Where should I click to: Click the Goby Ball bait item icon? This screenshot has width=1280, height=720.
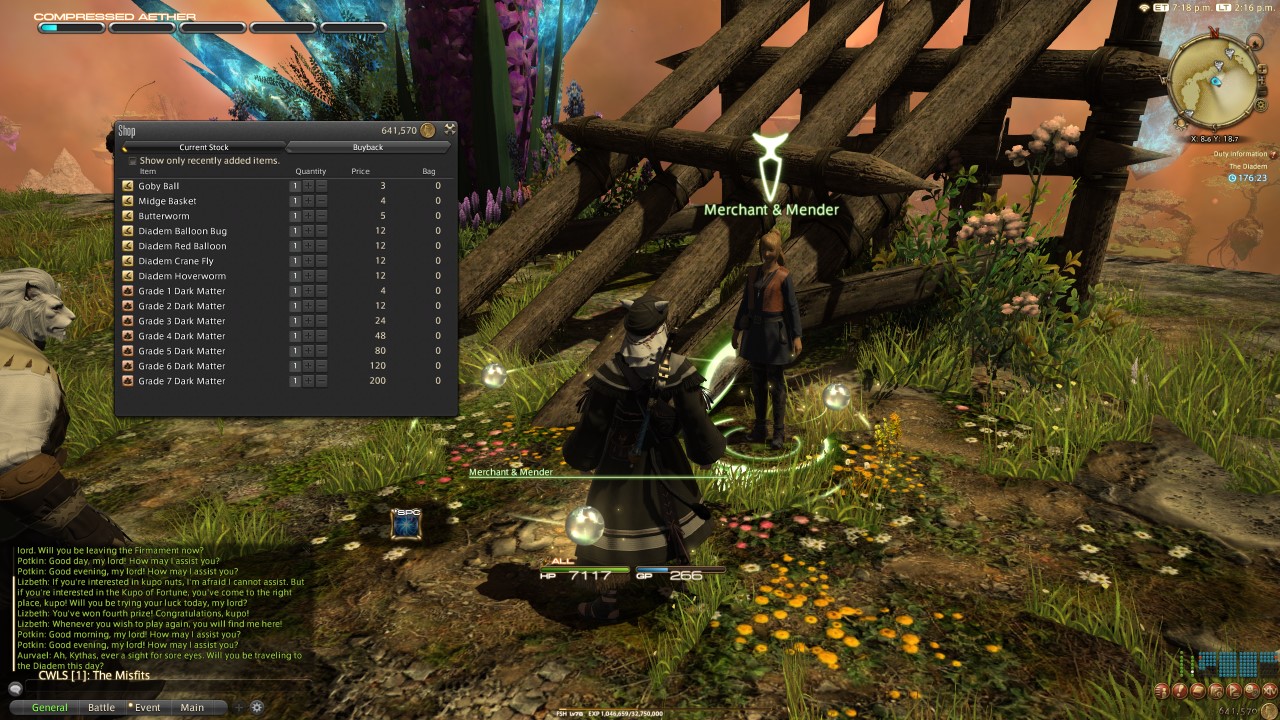129,186
